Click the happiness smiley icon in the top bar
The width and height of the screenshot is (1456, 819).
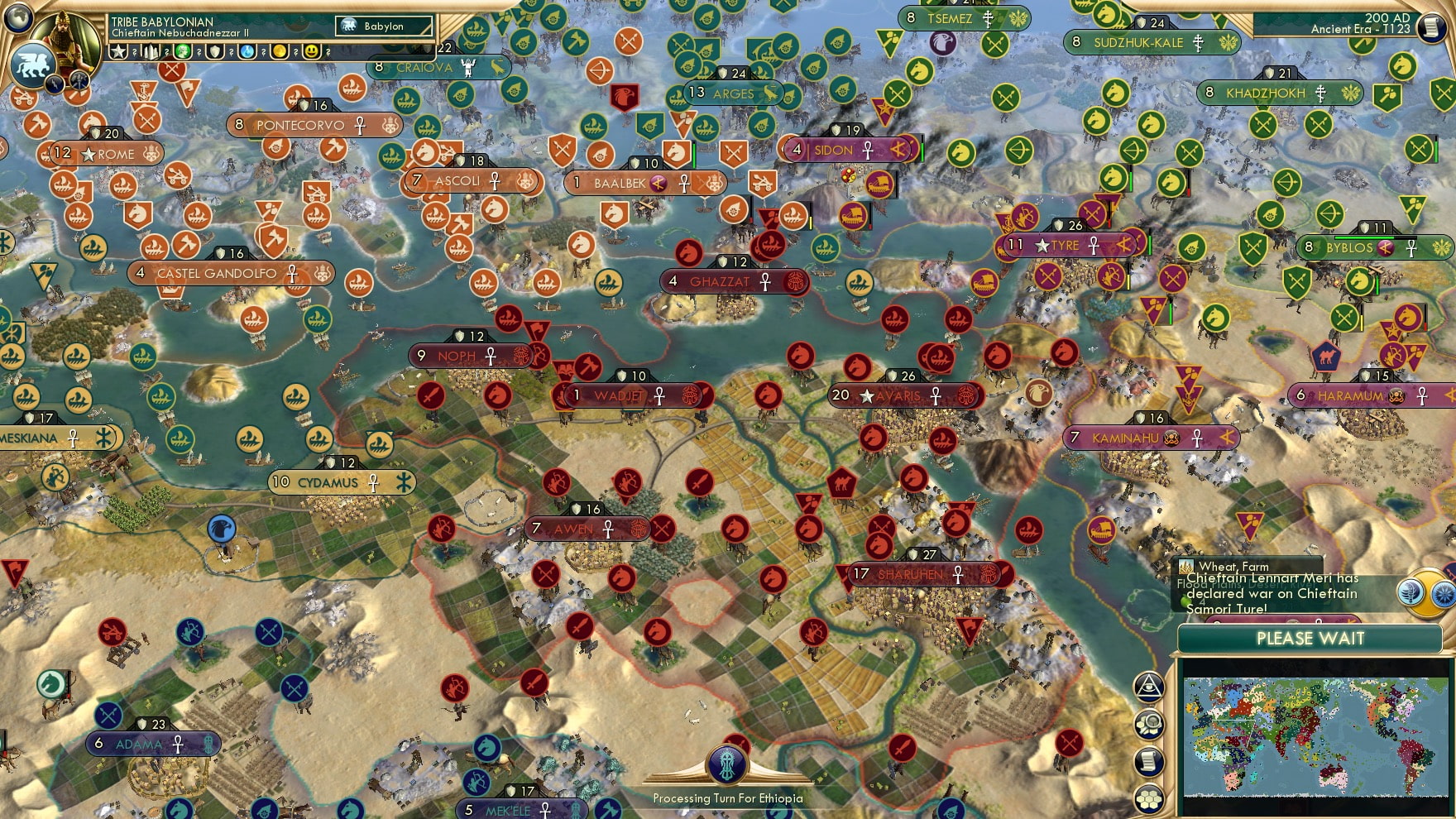(310, 53)
